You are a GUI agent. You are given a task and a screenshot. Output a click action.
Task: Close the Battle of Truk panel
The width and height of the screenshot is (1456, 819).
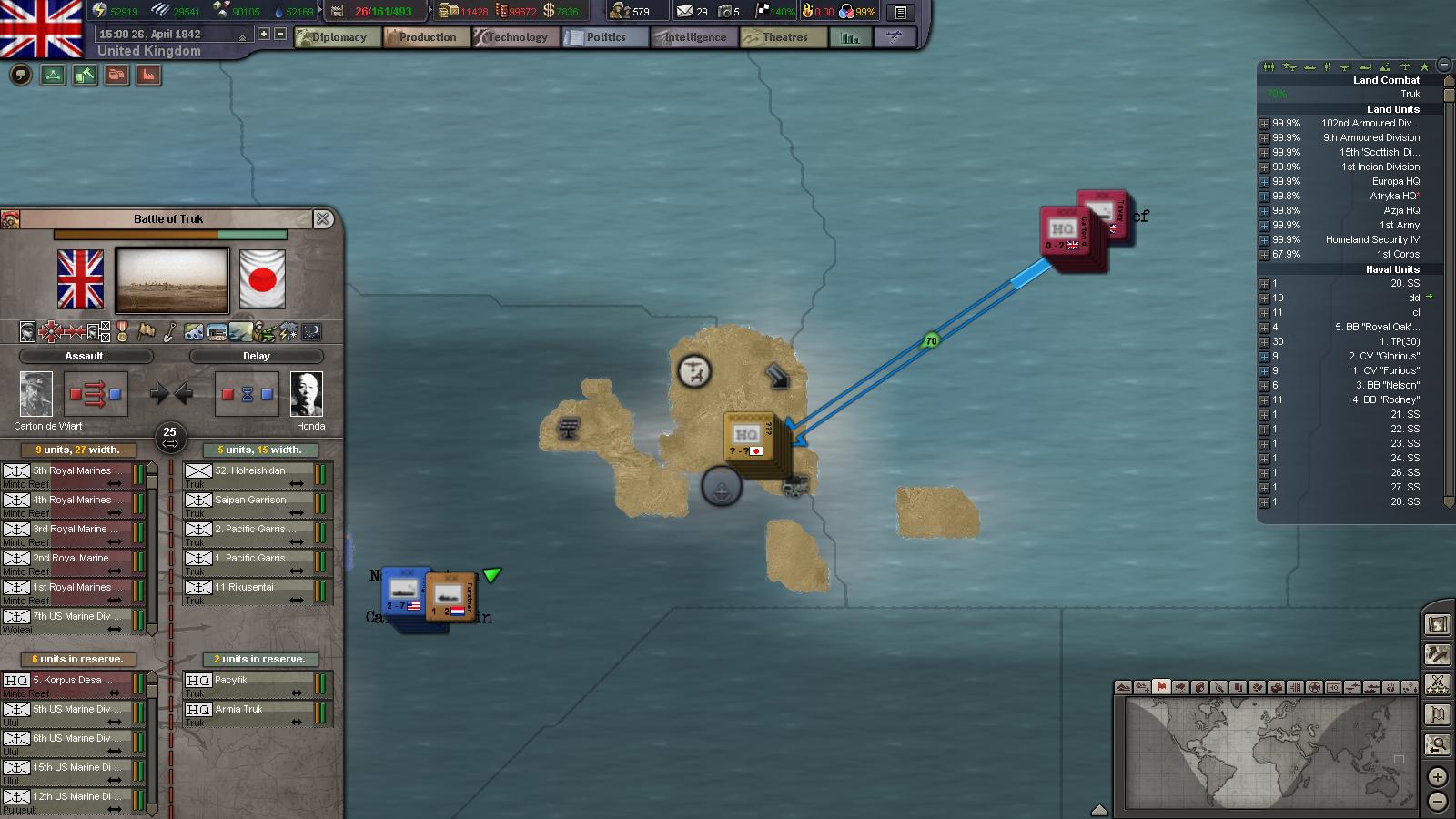pyautogui.click(x=322, y=219)
